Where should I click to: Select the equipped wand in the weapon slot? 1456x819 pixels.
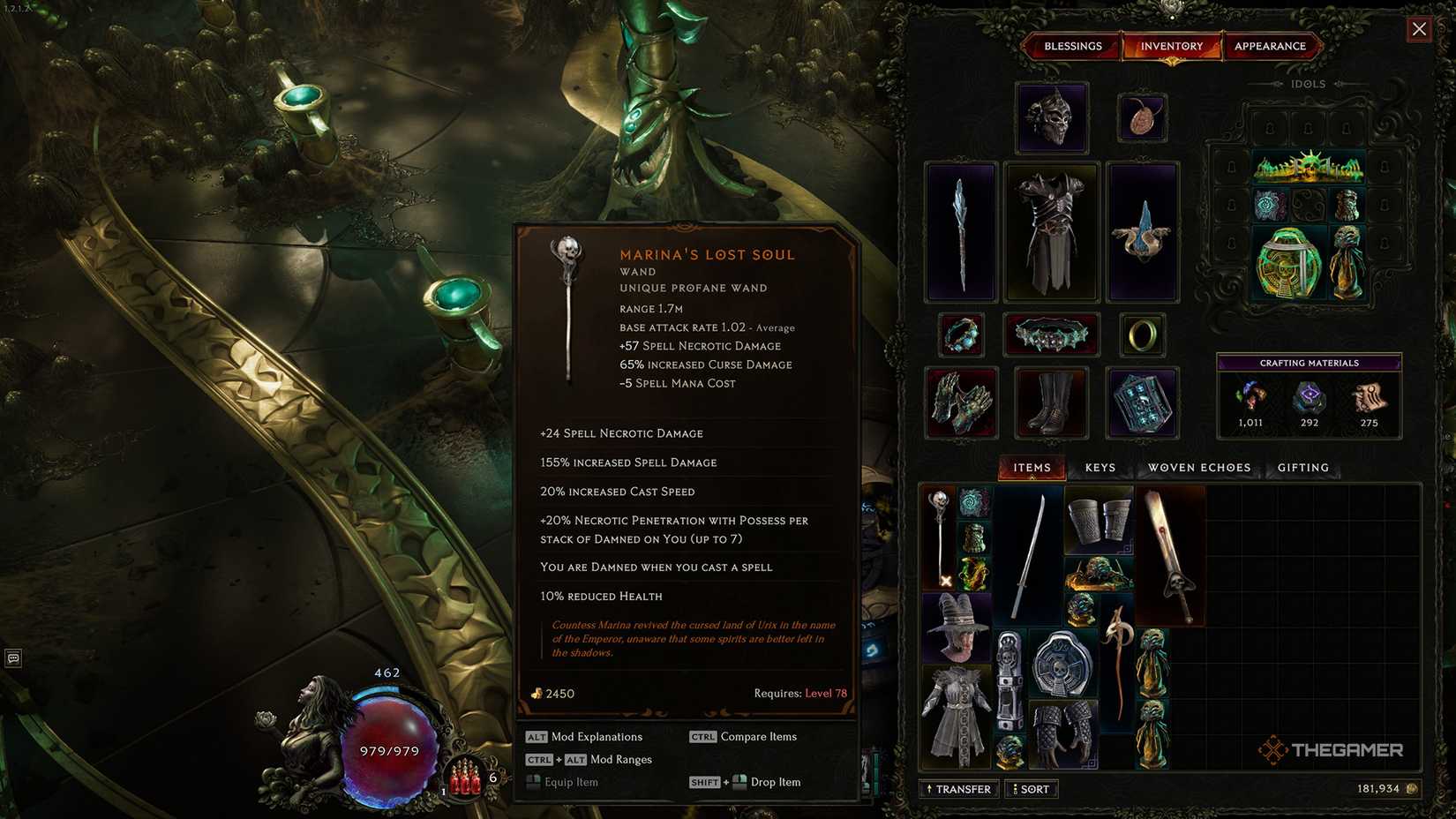click(x=961, y=231)
